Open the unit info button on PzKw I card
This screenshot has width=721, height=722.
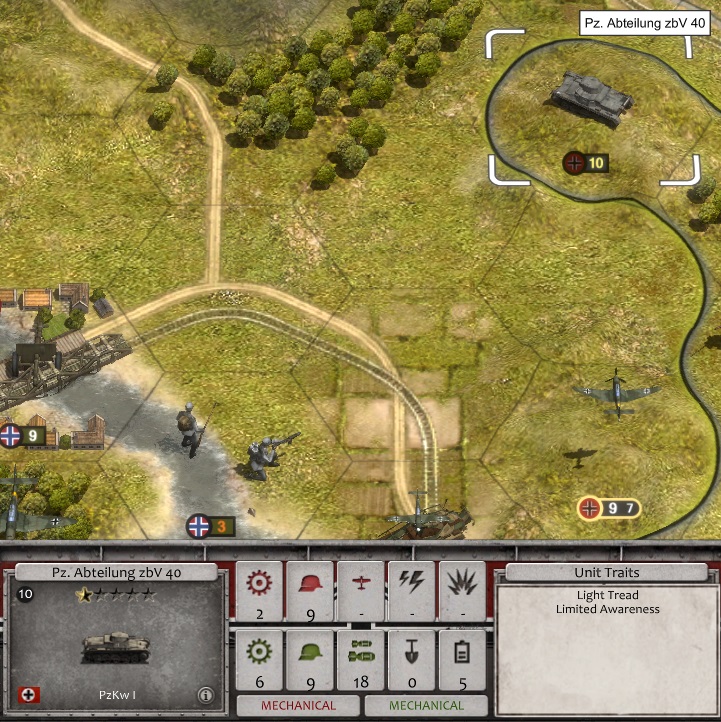[x=205, y=694]
